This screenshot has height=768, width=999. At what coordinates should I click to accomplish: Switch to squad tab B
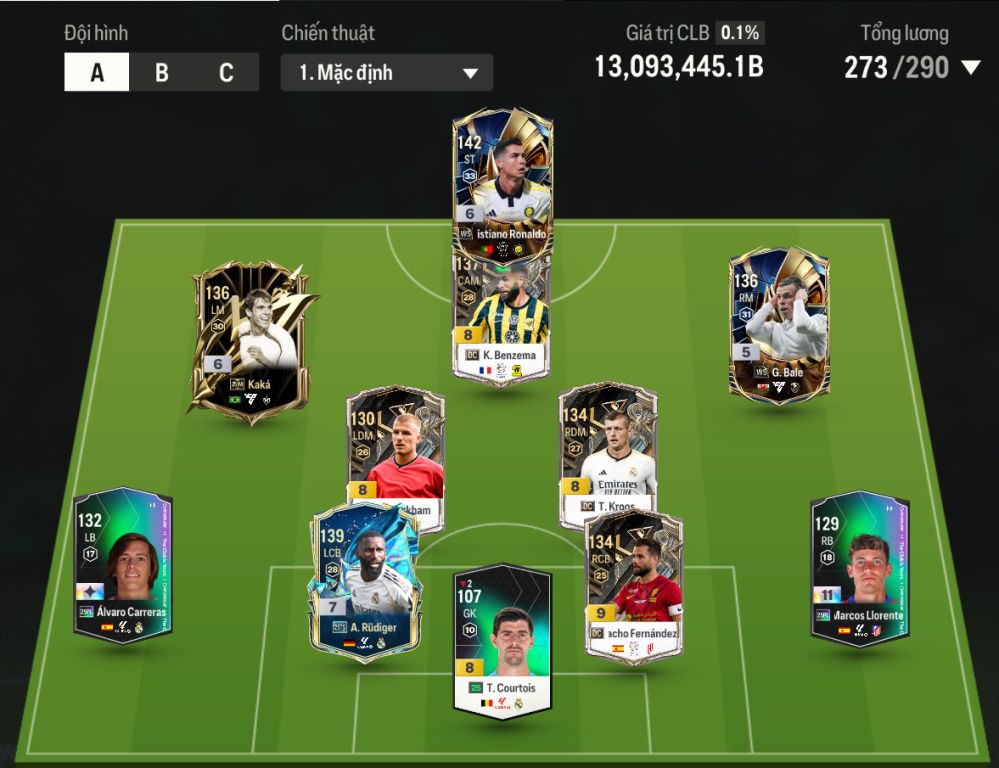(x=161, y=73)
